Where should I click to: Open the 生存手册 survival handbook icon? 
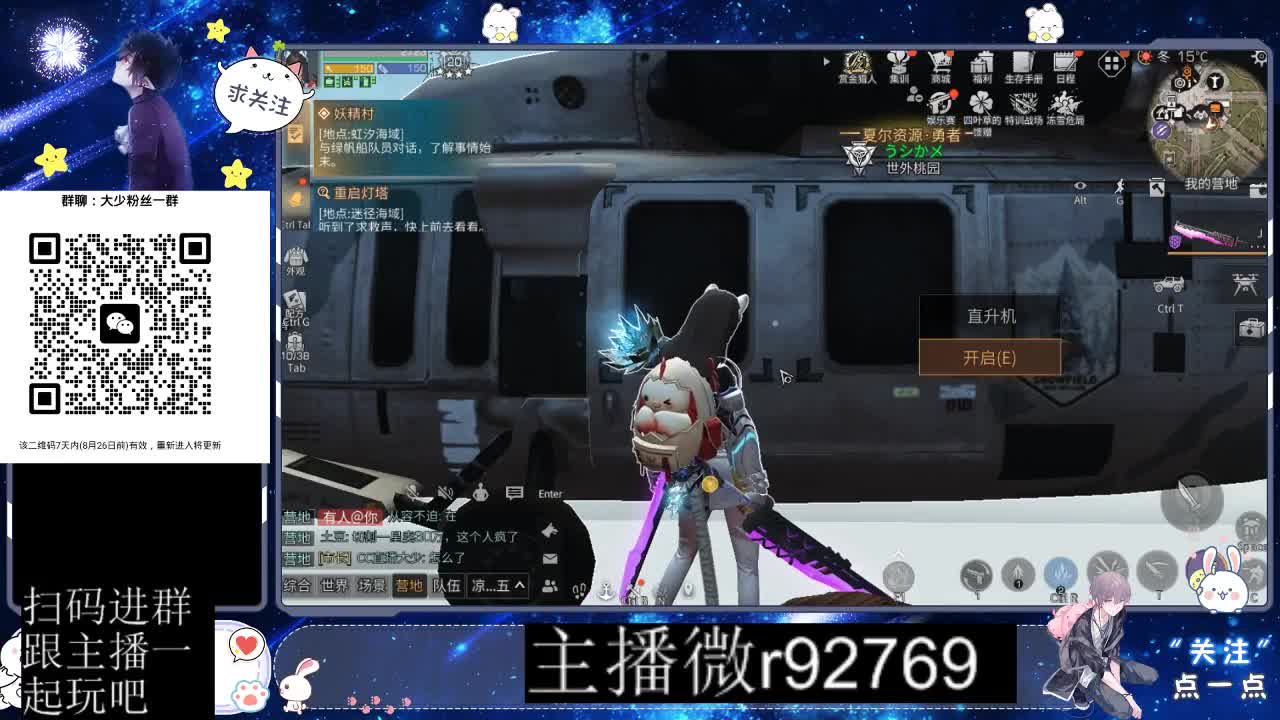(1023, 64)
